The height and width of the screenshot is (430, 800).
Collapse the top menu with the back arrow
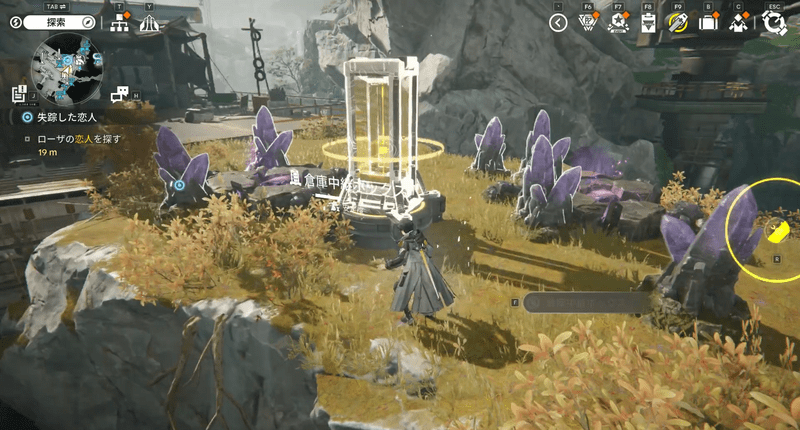559,23
